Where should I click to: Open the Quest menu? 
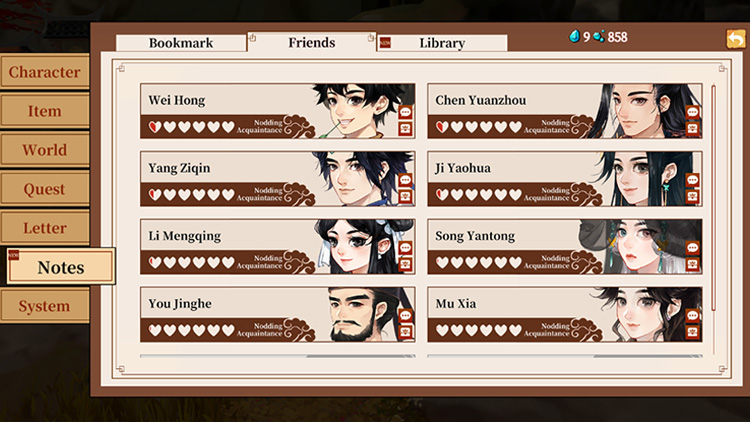point(44,189)
